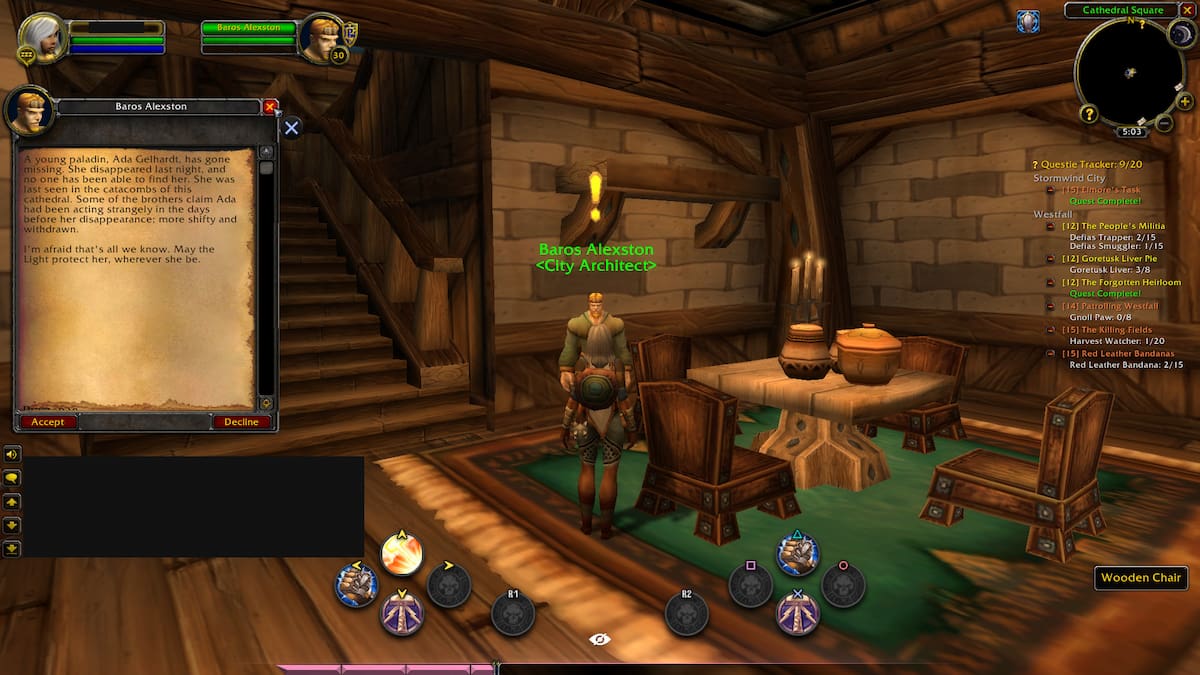1200x675 pixels.
Task: Toggle the crossed-out eye visibility icon
Action: click(600, 639)
